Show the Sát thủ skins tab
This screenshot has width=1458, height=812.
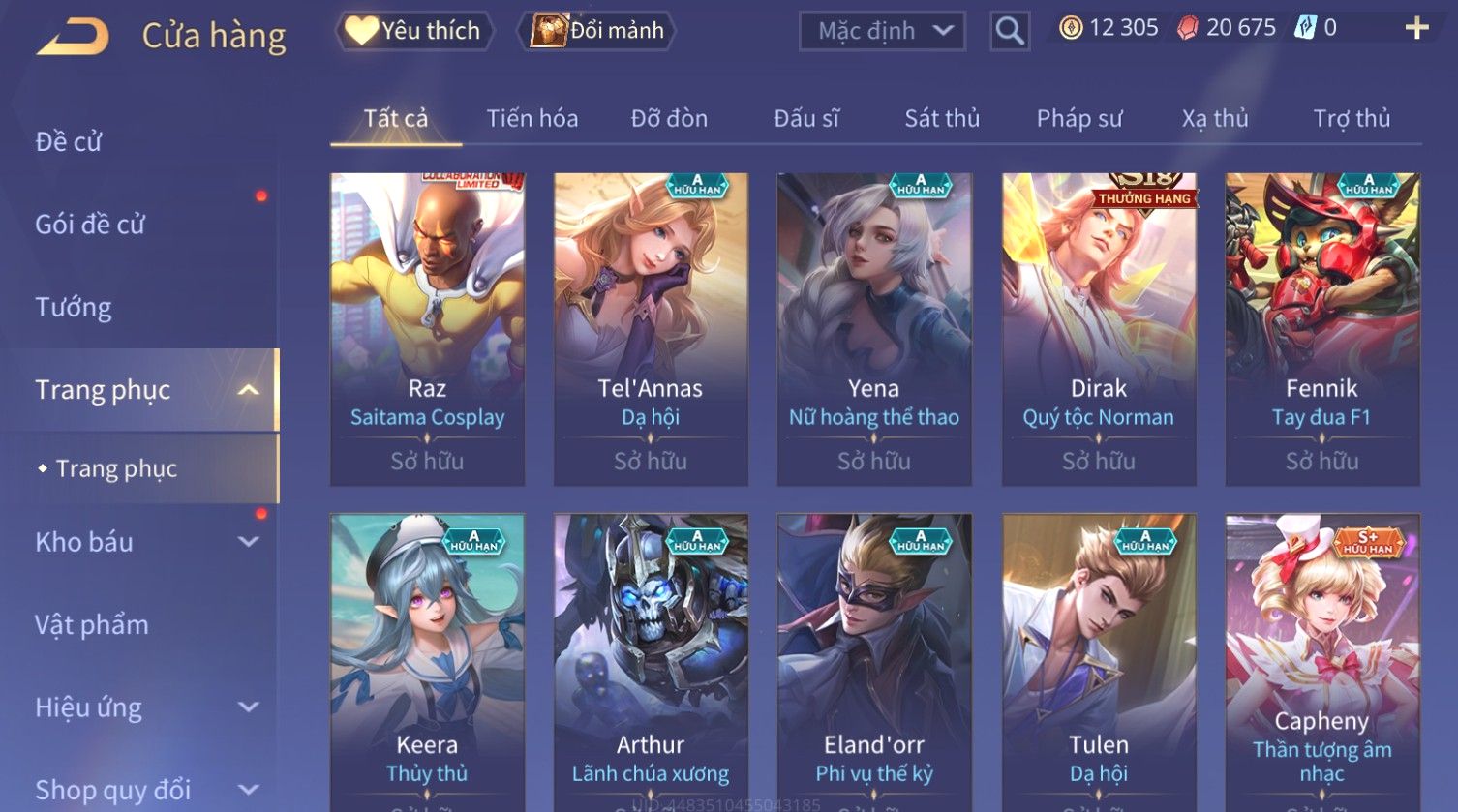(x=941, y=119)
